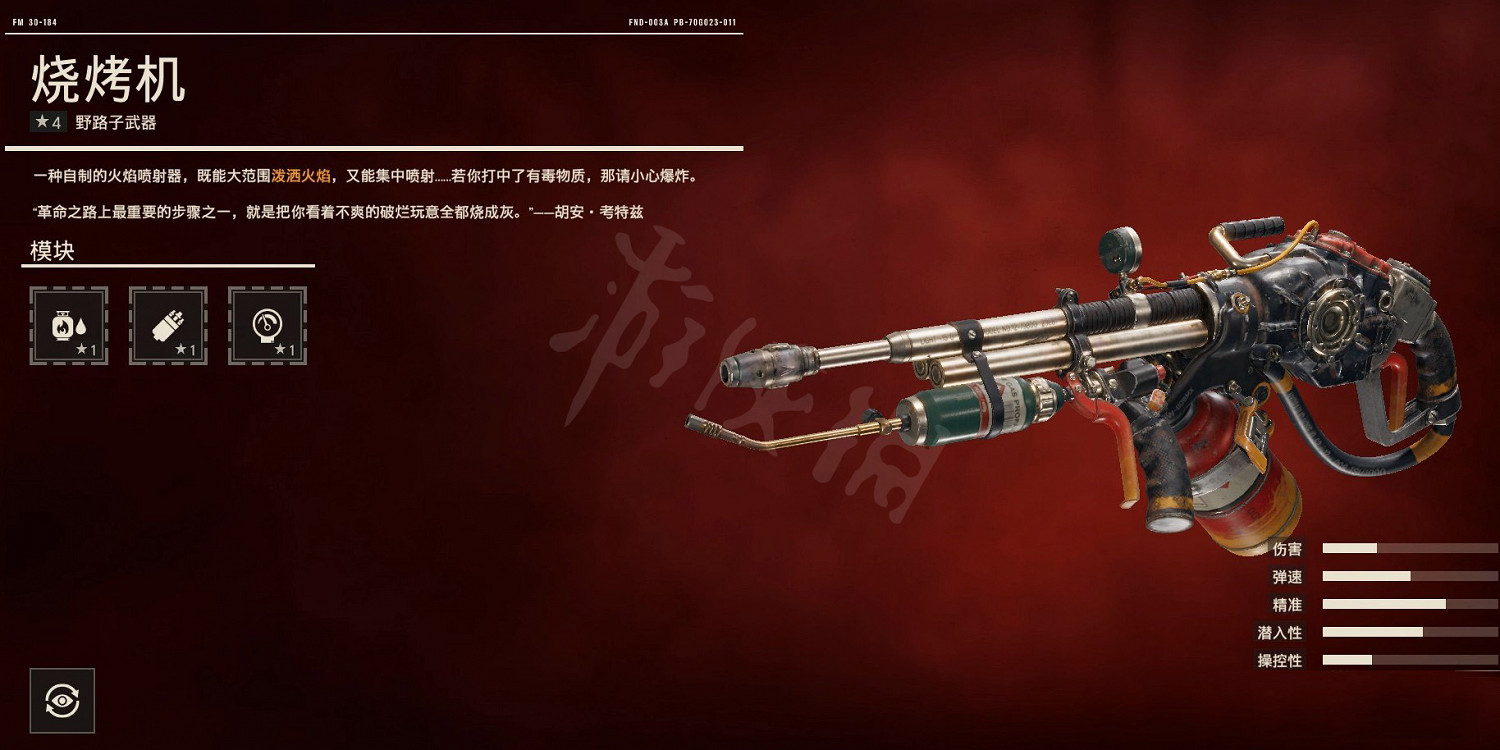This screenshot has height=750, width=1500.
Task: Click the star on the ammo mod slot
Action: point(182,347)
